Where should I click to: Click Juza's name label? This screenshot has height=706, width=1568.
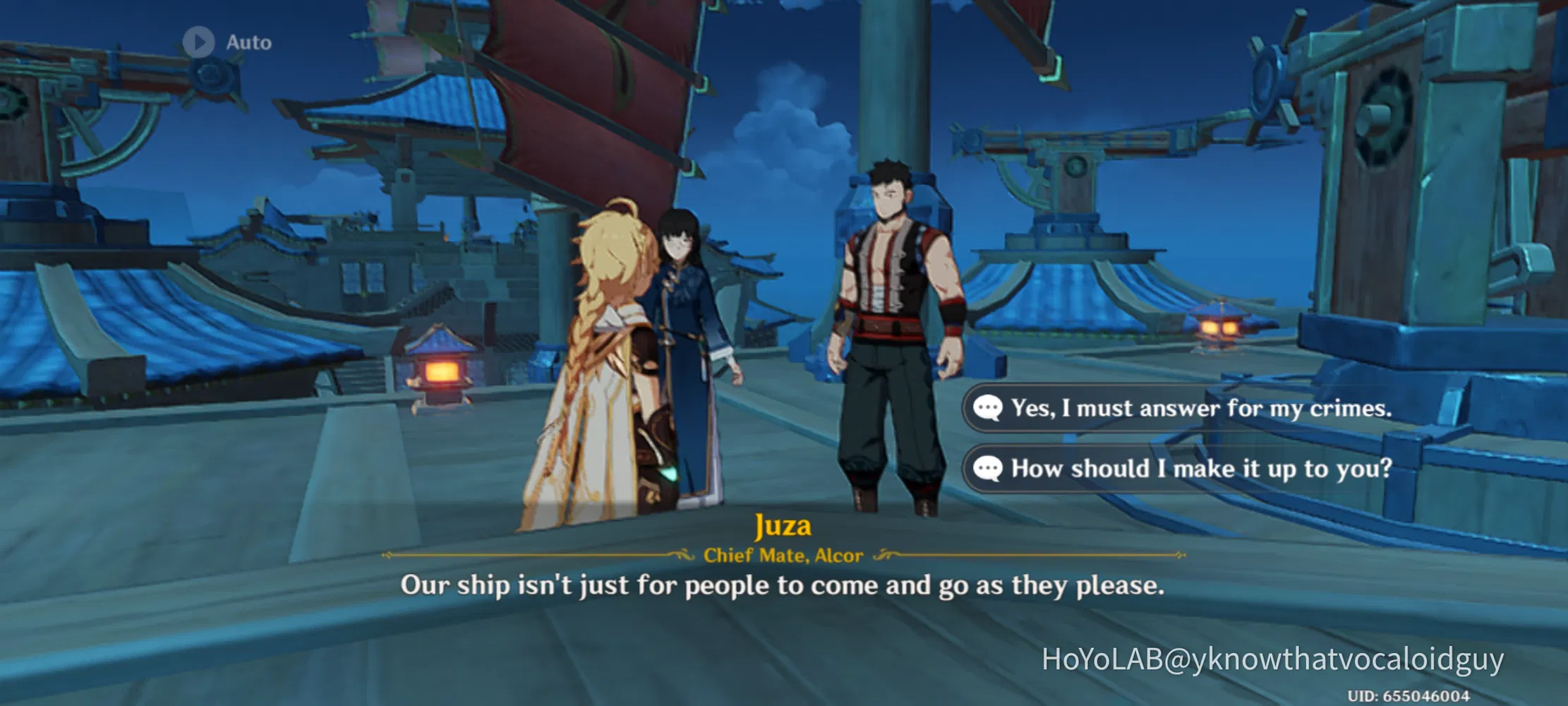(x=783, y=525)
